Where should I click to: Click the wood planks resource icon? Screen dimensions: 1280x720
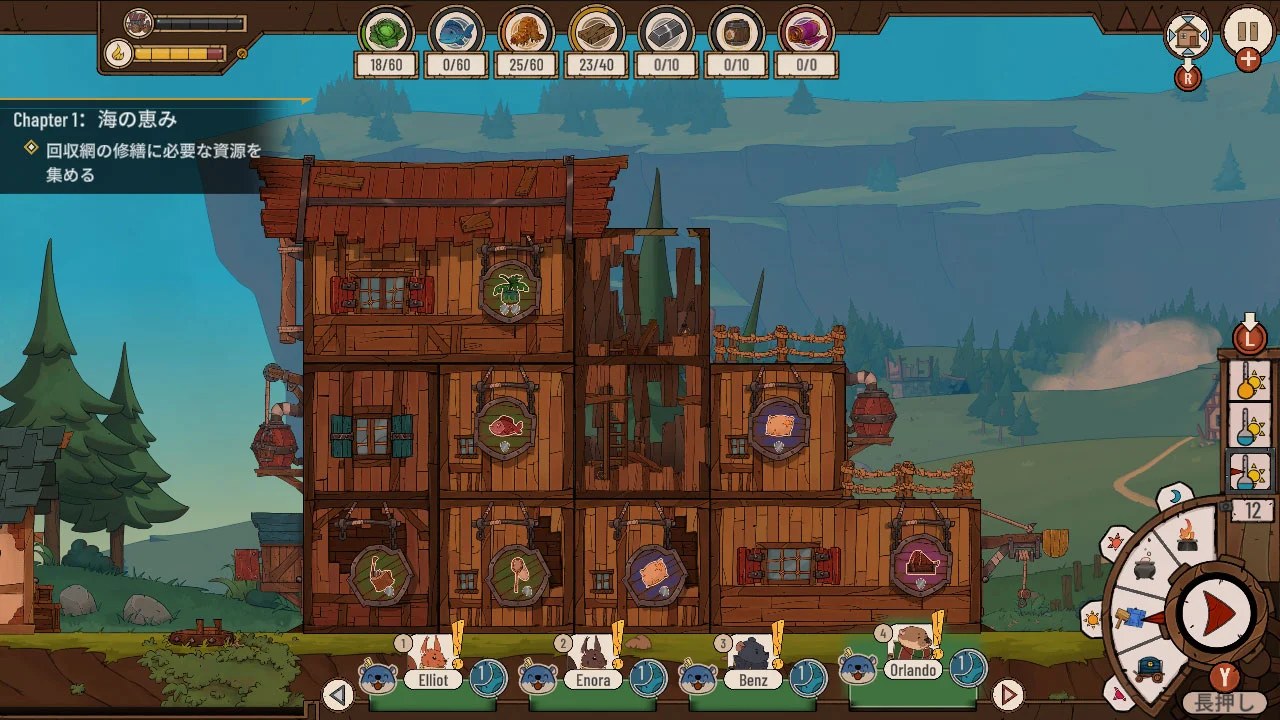[x=596, y=31]
